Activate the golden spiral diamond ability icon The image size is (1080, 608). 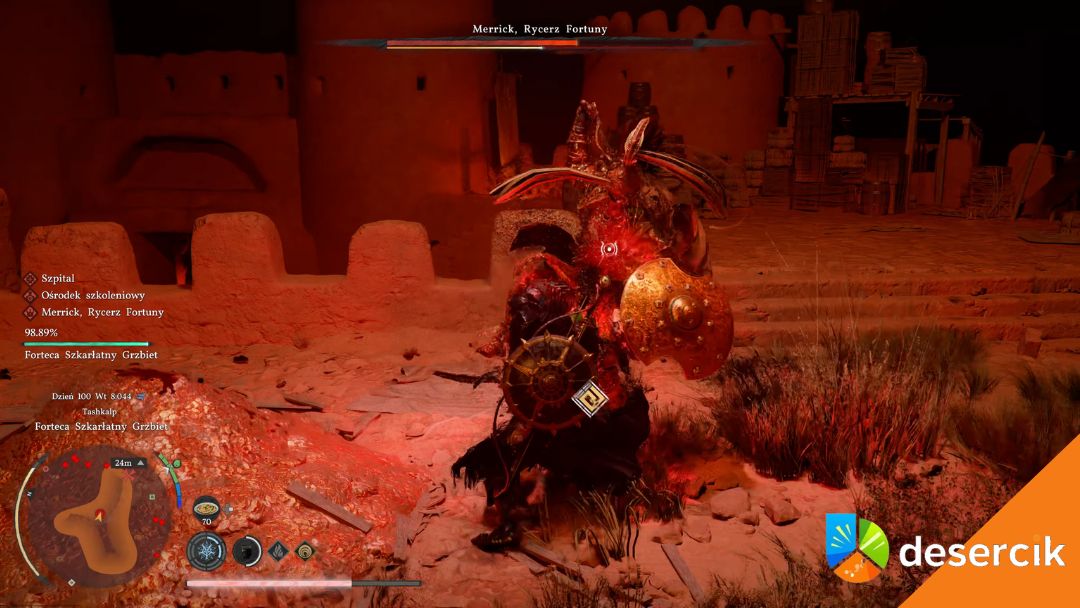pos(305,551)
